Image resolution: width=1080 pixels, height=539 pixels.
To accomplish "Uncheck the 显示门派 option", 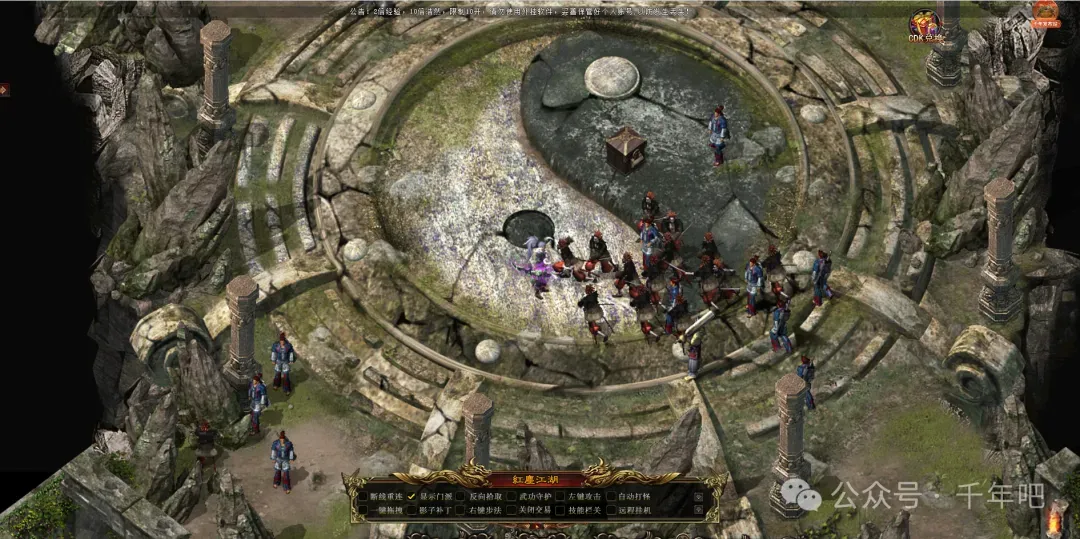I will pos(412,496).
